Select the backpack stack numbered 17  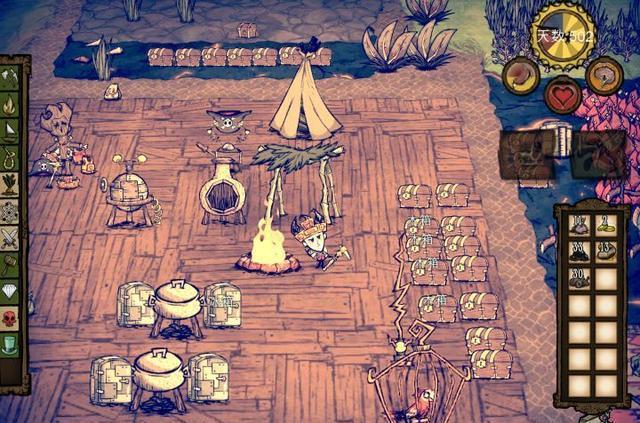pyautogui.click(x=579, y=225)
